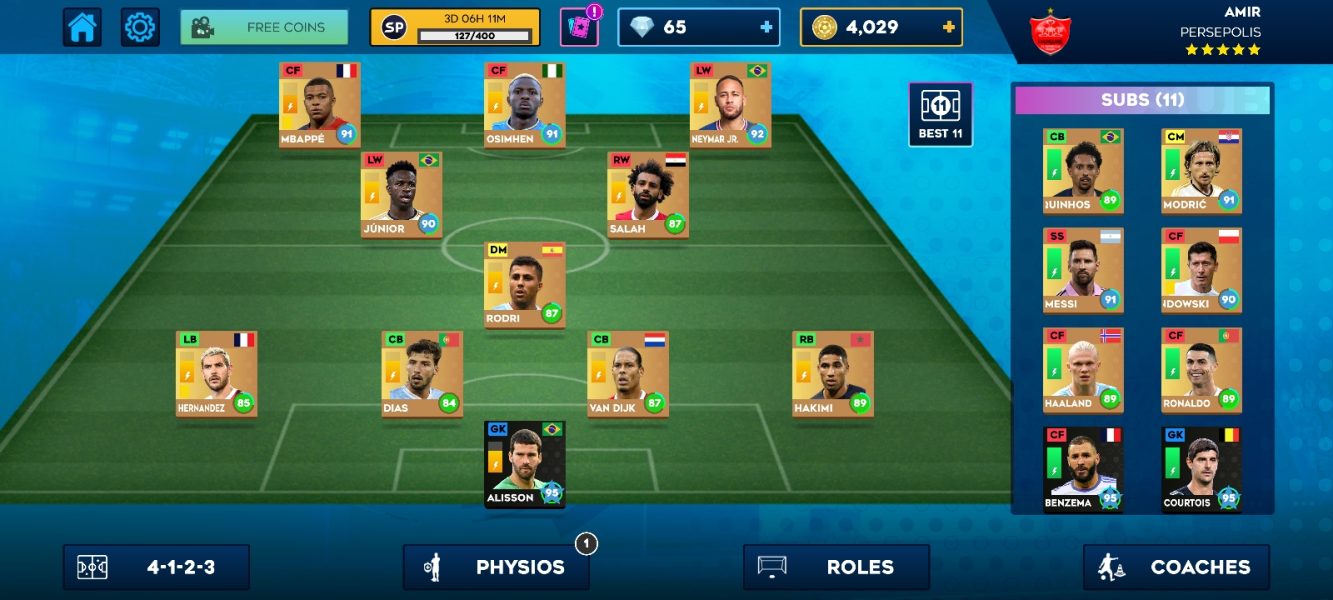Image resolution: width=1333 pixels, height=600 pixels.
Task: Pick Messi from the subs
Action: [1083, 270]
